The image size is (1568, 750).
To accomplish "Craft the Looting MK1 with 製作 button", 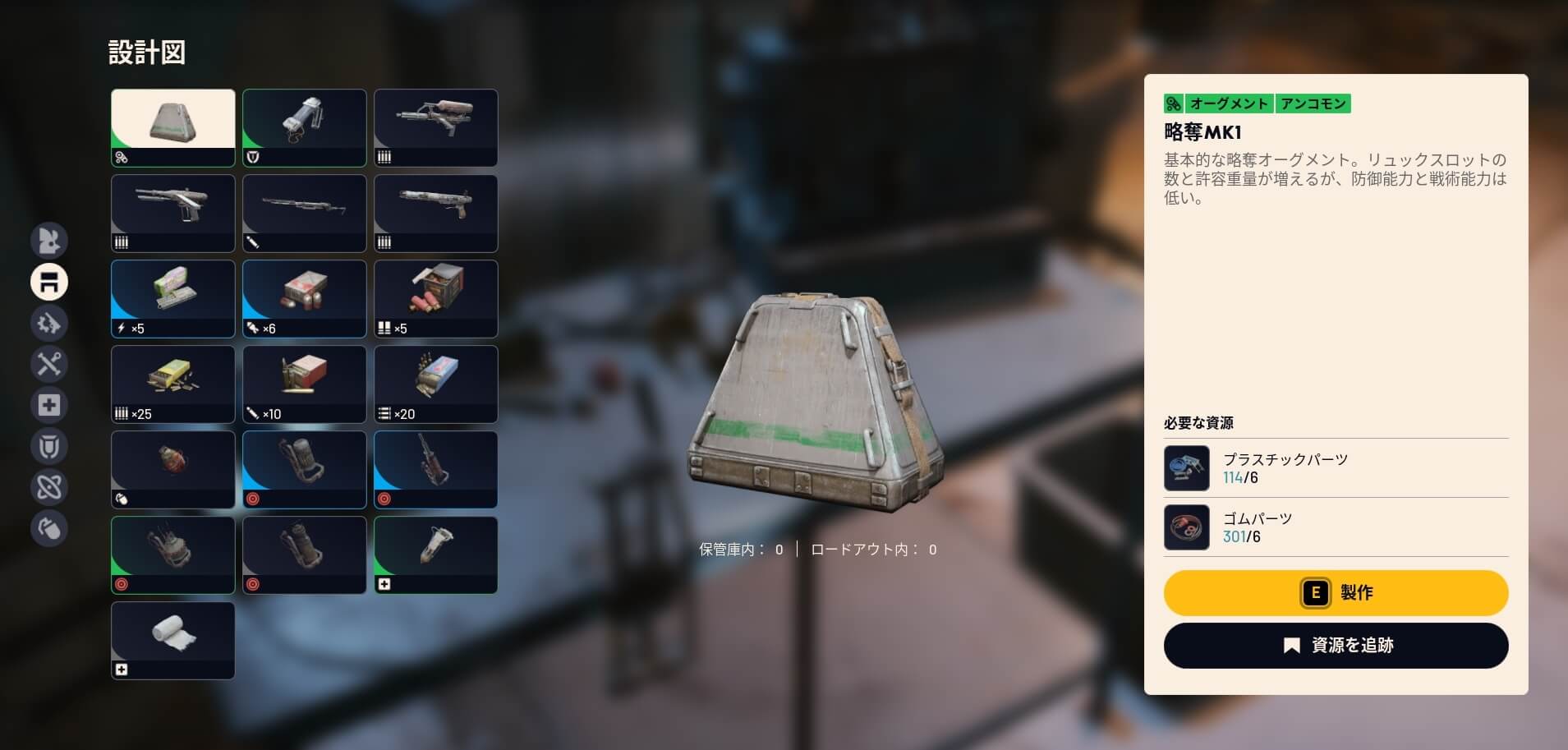I will coord(1336,593).
